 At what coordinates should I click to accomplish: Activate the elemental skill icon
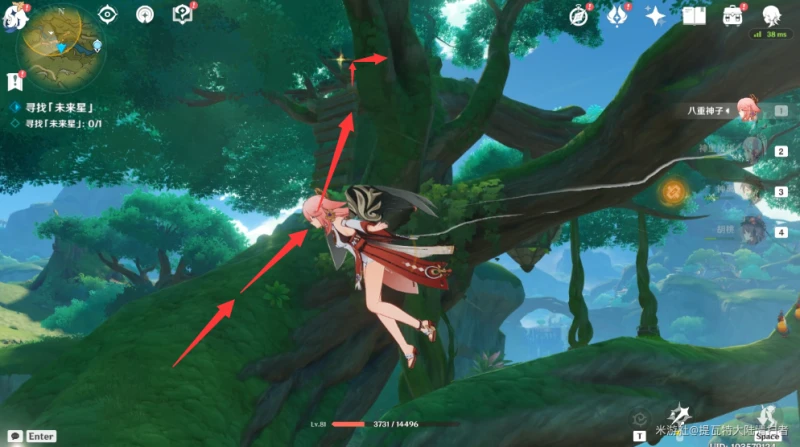pos(682,415)
